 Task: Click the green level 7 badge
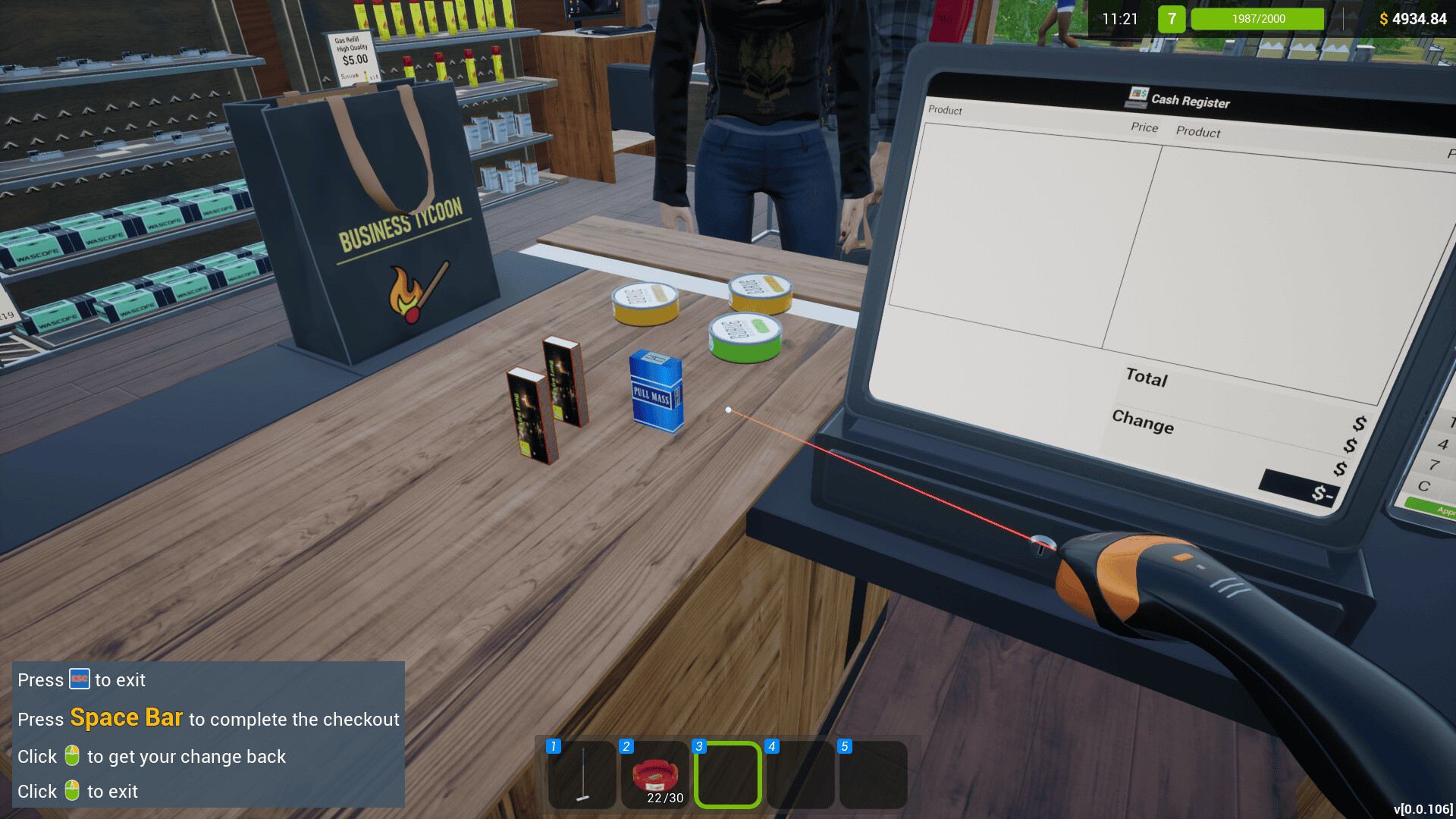click(x=1172, y=18)
